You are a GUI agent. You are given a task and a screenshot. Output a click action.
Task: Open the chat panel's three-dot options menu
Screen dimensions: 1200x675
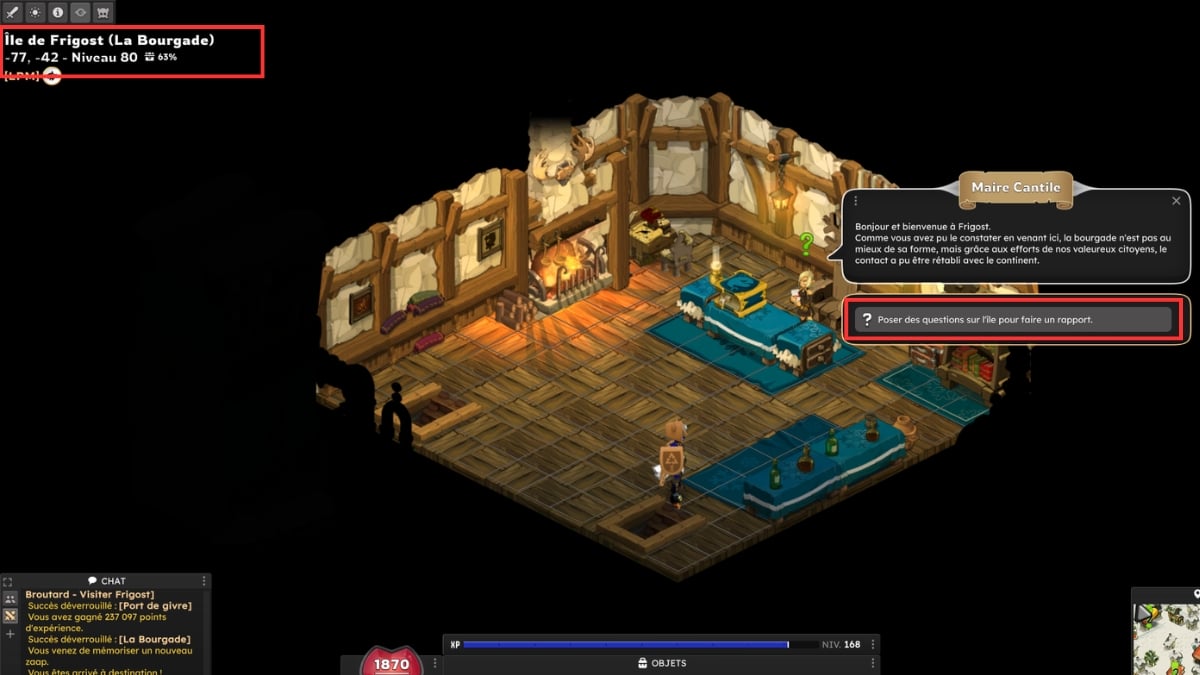pos(204,581)
